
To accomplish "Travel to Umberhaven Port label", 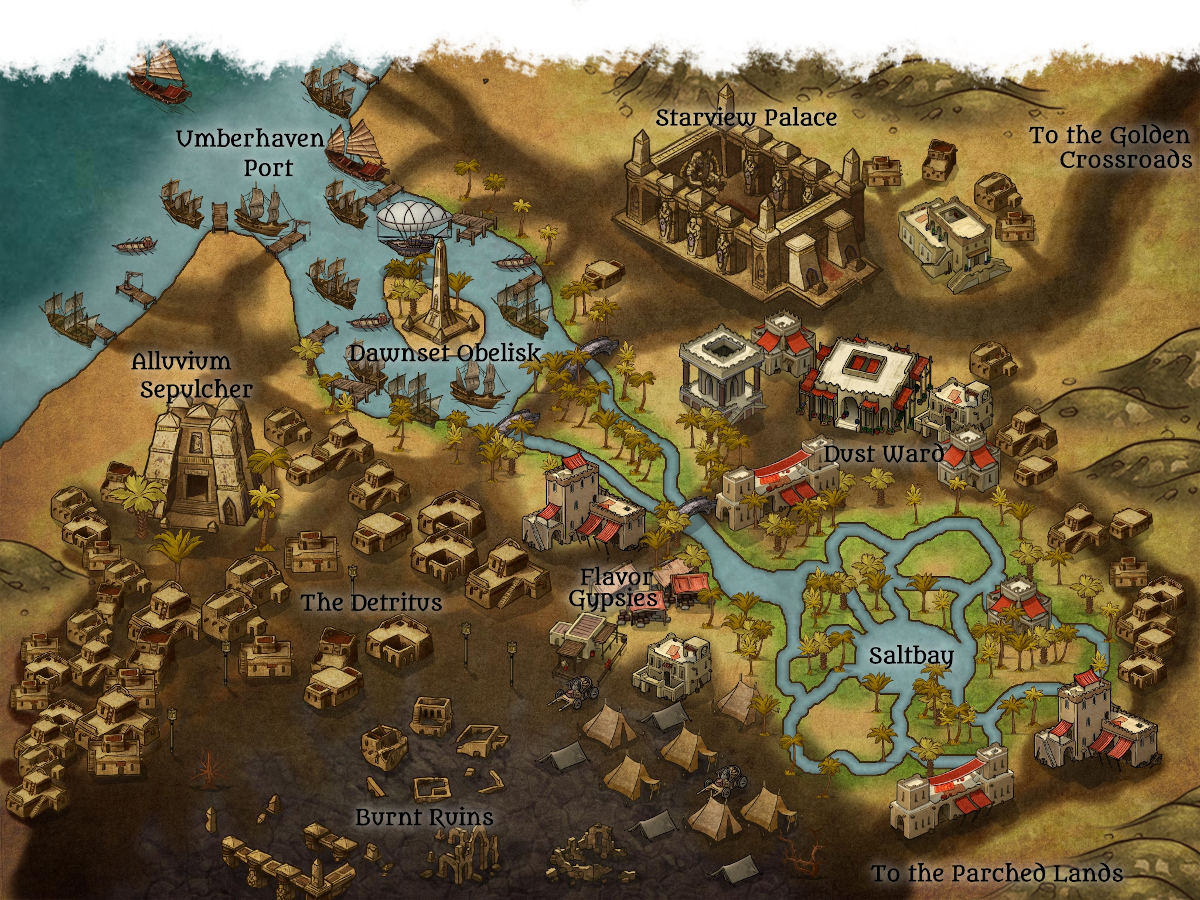I will tap(250, 153).
